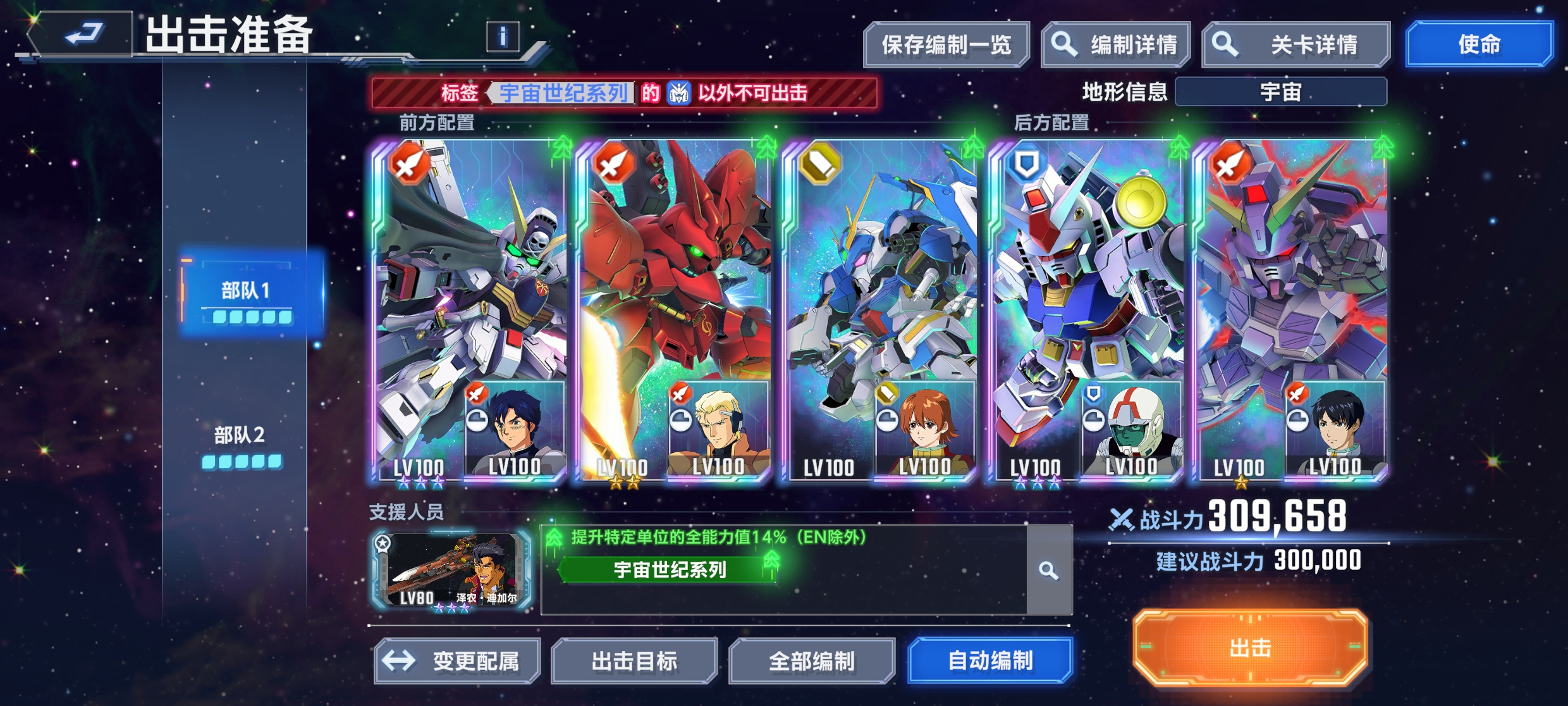The width and height of the screenshot is (1568, 706).
Task: Open 保存编制一览 saved formations list
Action: 946,45
